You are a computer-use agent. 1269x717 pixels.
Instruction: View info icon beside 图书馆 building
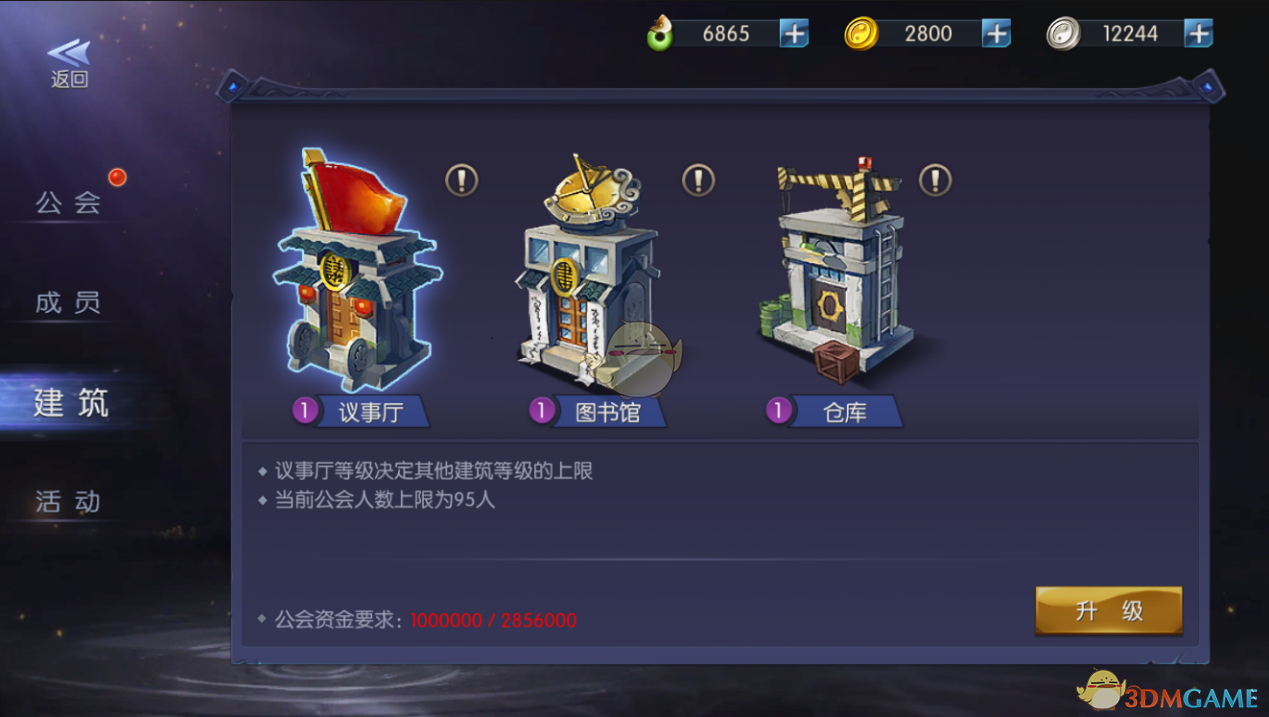point(698,181)
